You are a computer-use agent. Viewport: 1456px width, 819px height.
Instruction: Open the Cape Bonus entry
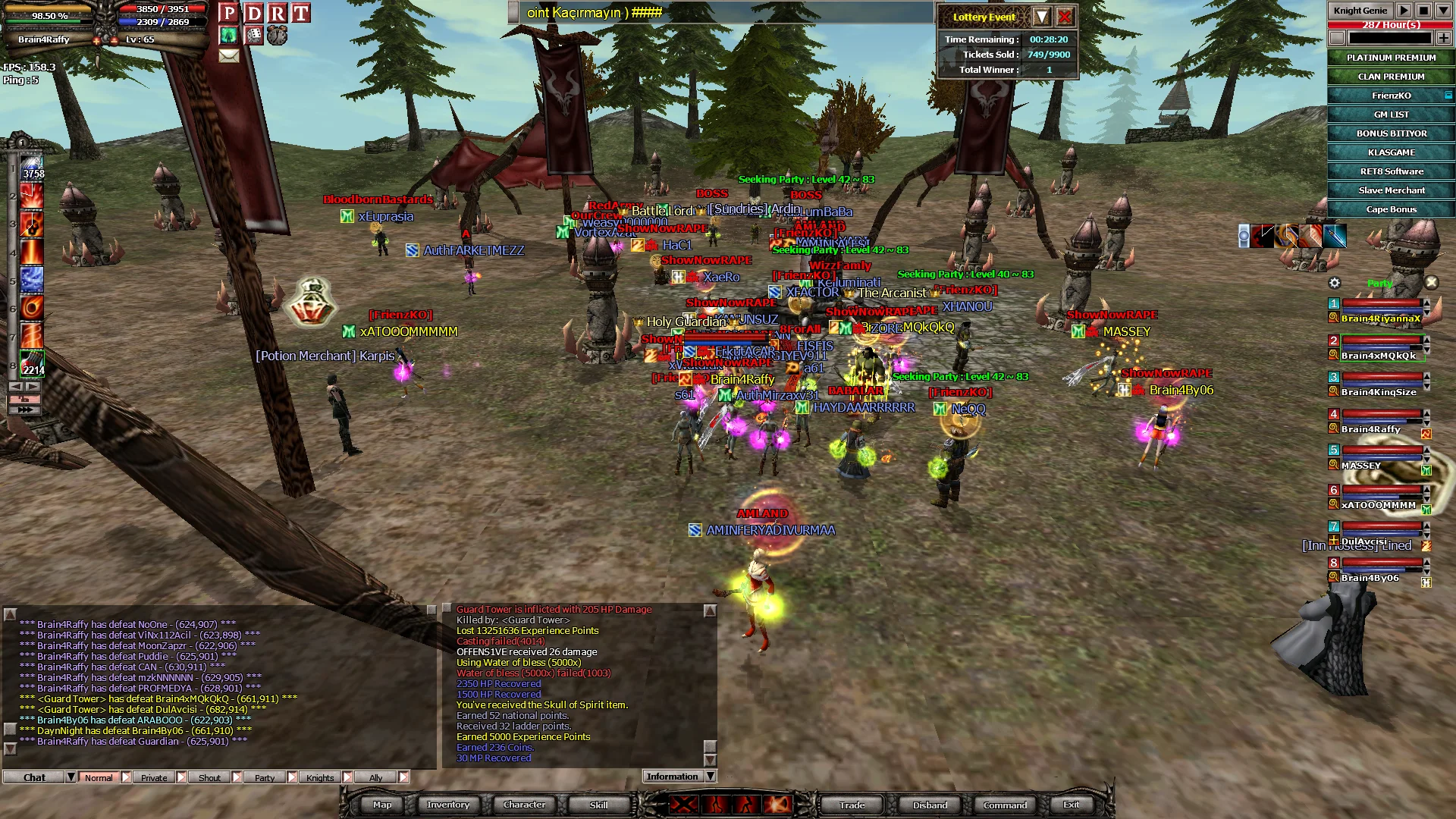[1391, 209]
